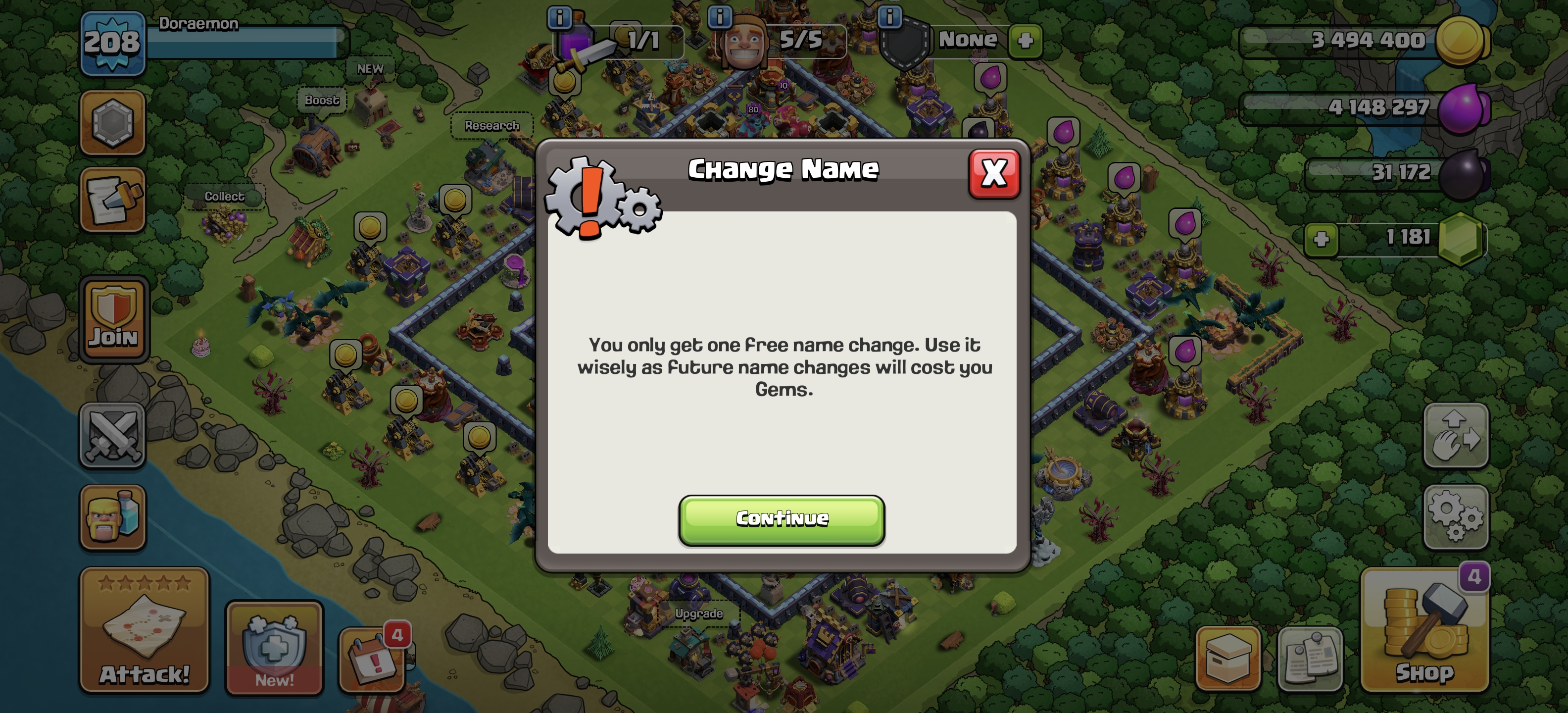The image size is (1568, 713).
Task: Add gems with the green plus
Action: coord(1321,239)
